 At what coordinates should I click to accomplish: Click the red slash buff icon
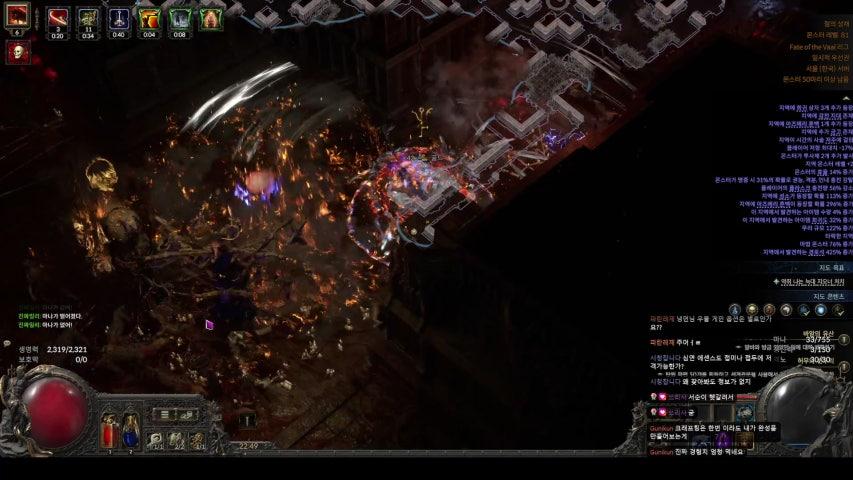(59, 18)
